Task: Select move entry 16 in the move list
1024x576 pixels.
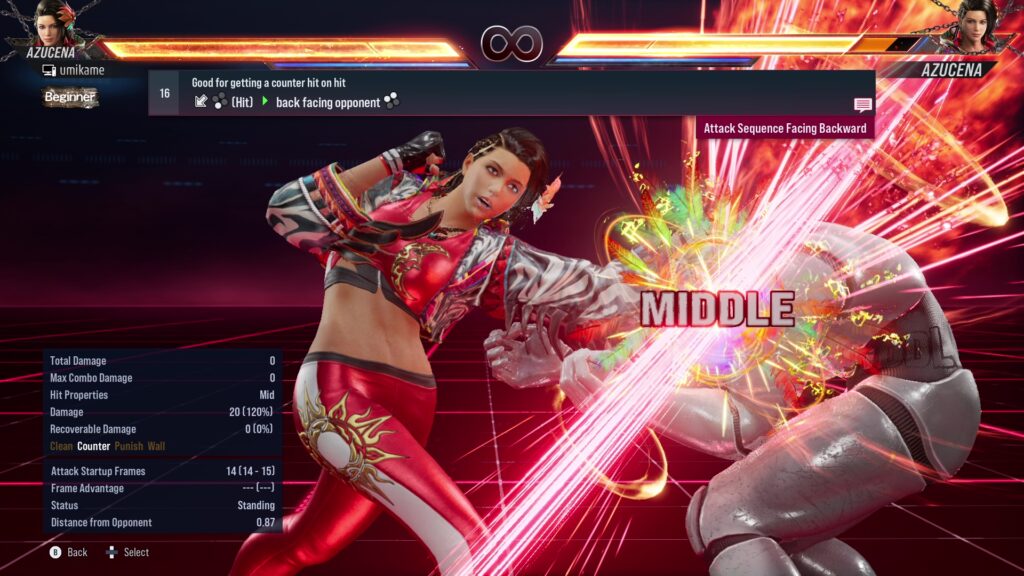Action: tap(164, 93)
